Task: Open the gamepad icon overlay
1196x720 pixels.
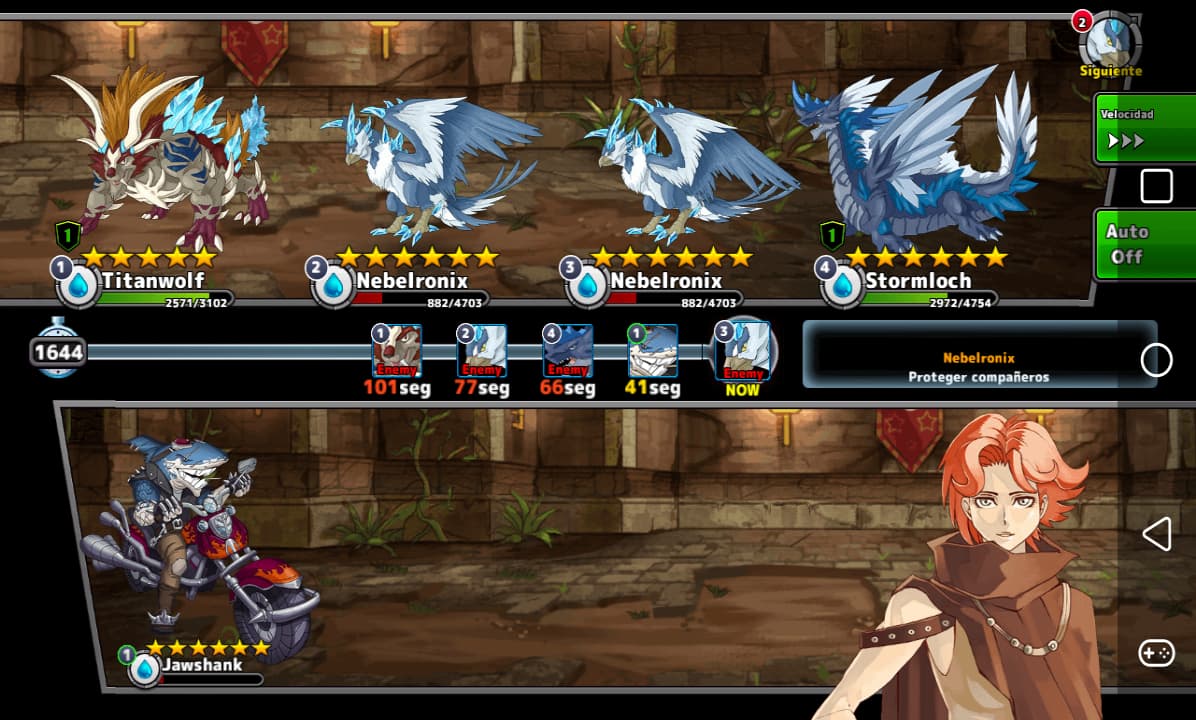Action: [1156, 654]
